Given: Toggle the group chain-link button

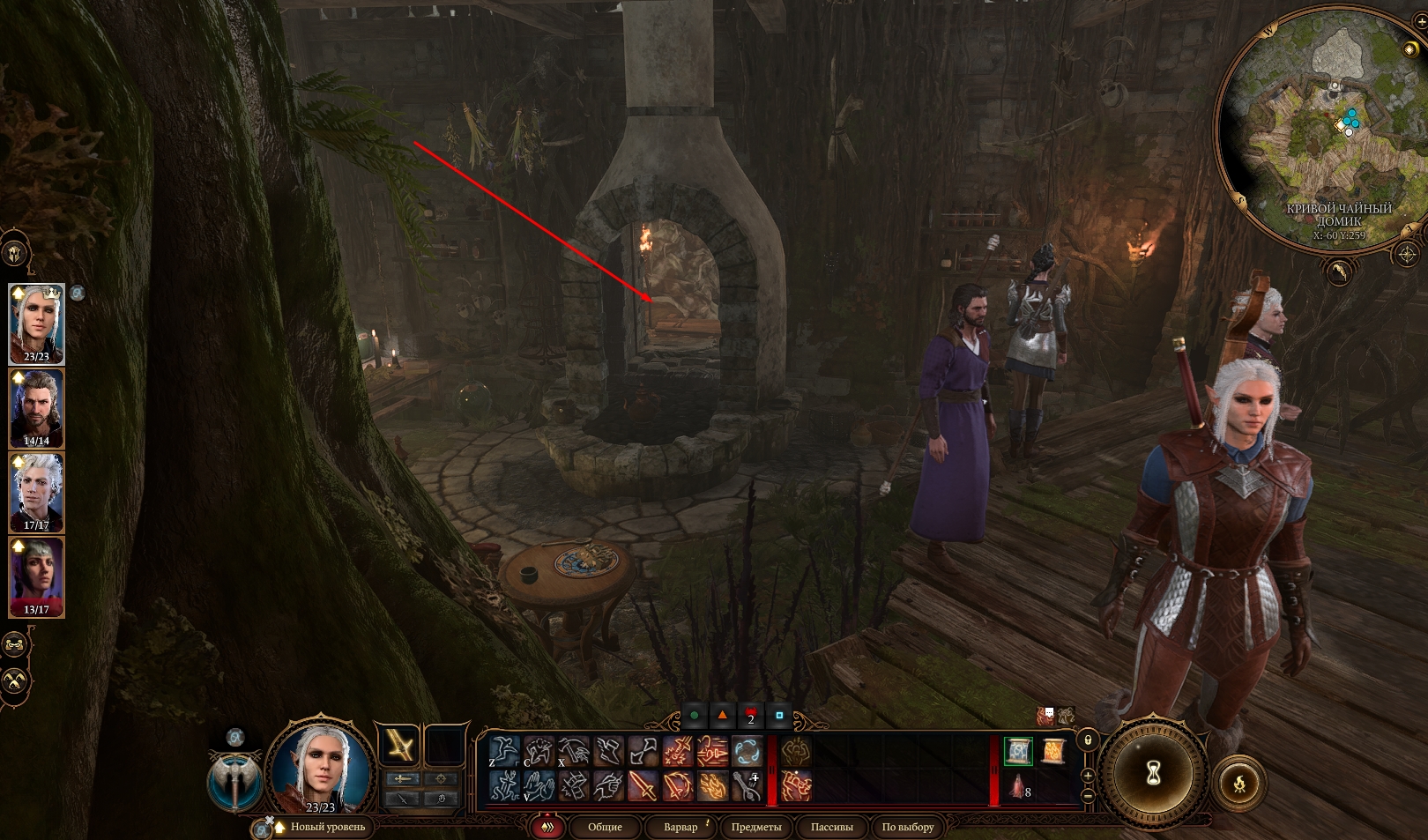Looking at the screenshot, I should 15,644.
